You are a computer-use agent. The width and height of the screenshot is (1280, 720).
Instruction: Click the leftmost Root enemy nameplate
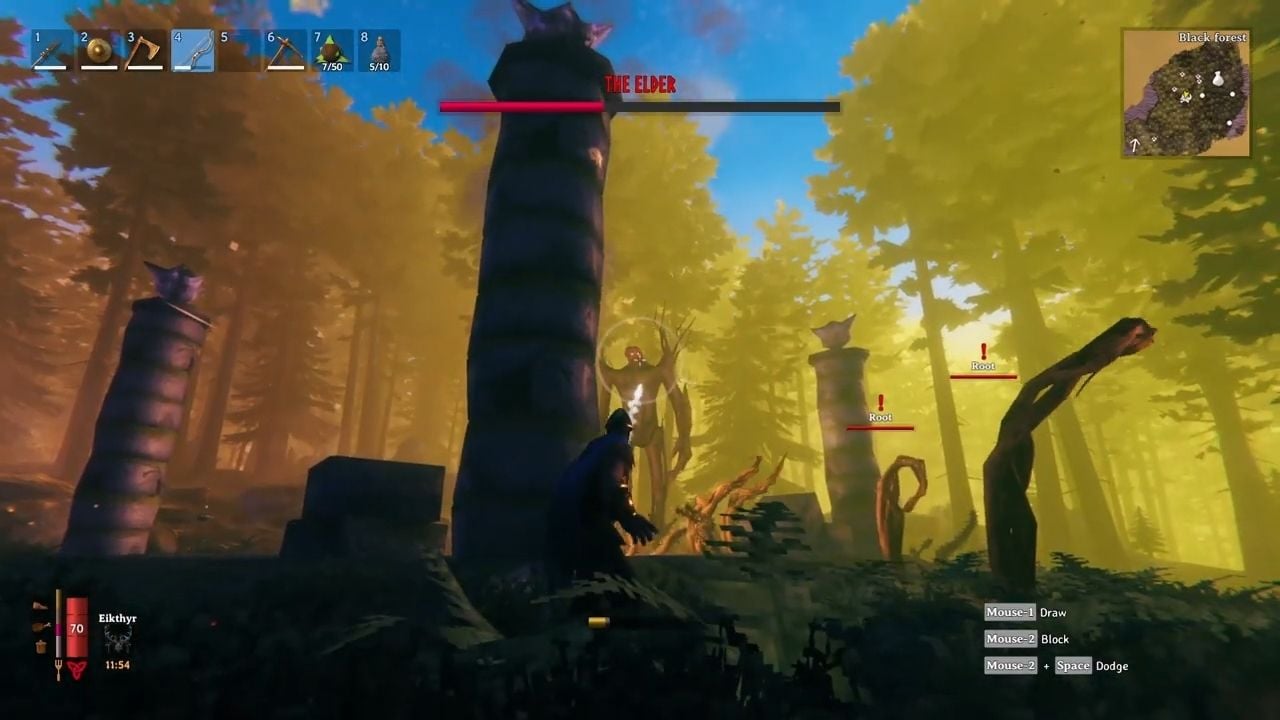881,415
